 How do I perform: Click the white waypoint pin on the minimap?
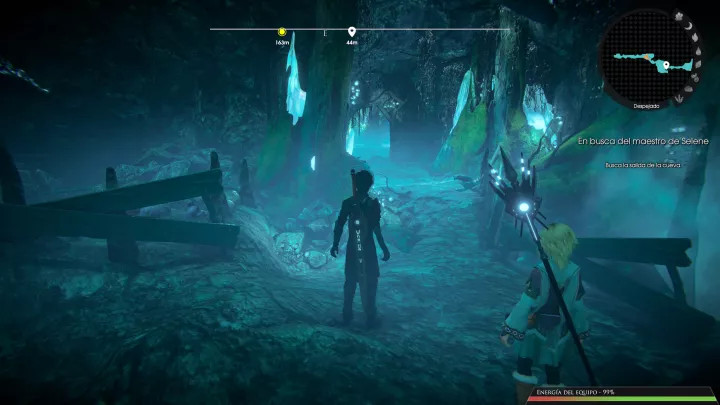coord(664,66)
